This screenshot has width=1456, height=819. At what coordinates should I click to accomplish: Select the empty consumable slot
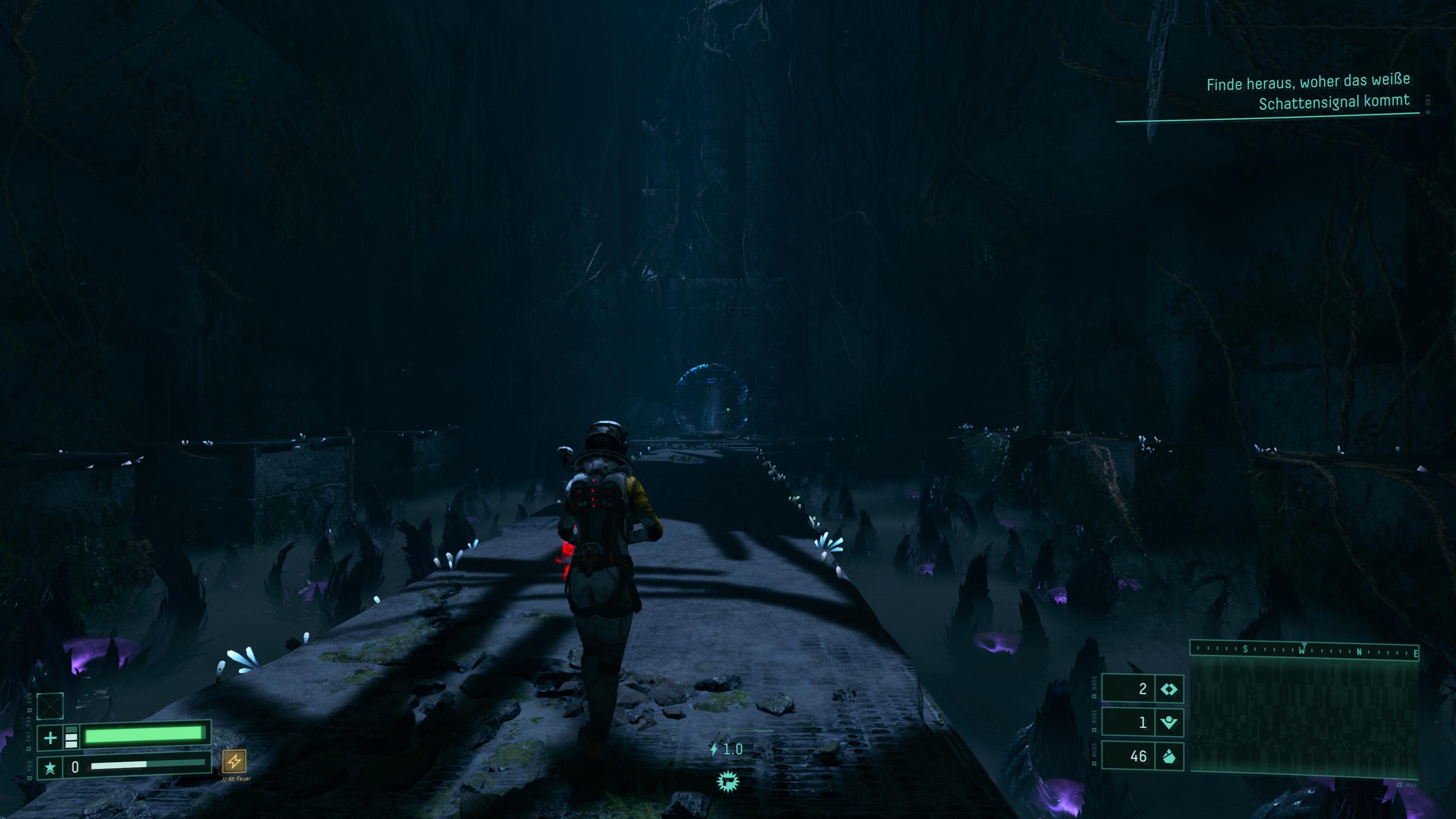50,706
